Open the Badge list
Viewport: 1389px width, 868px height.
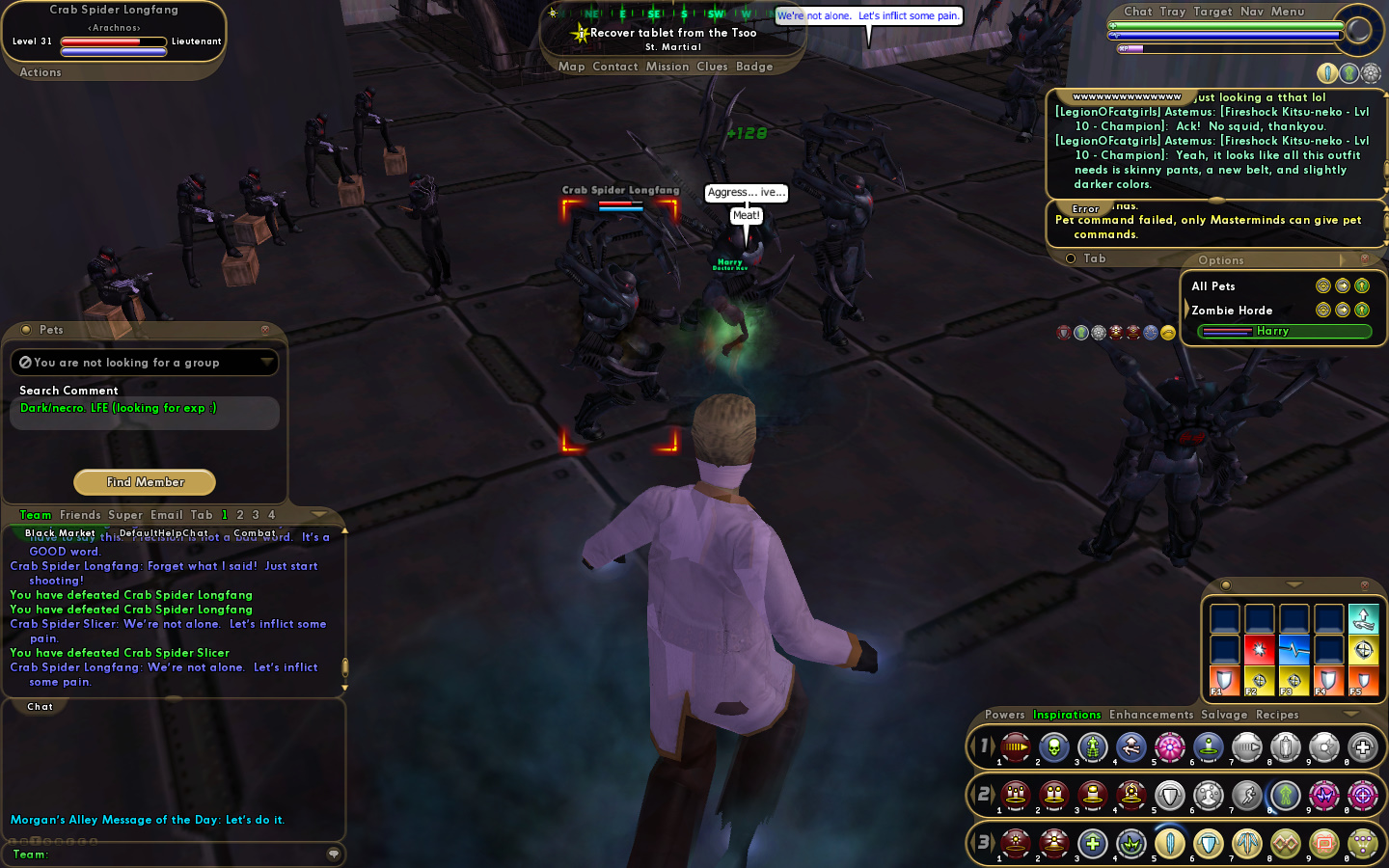tap(754, 67)
